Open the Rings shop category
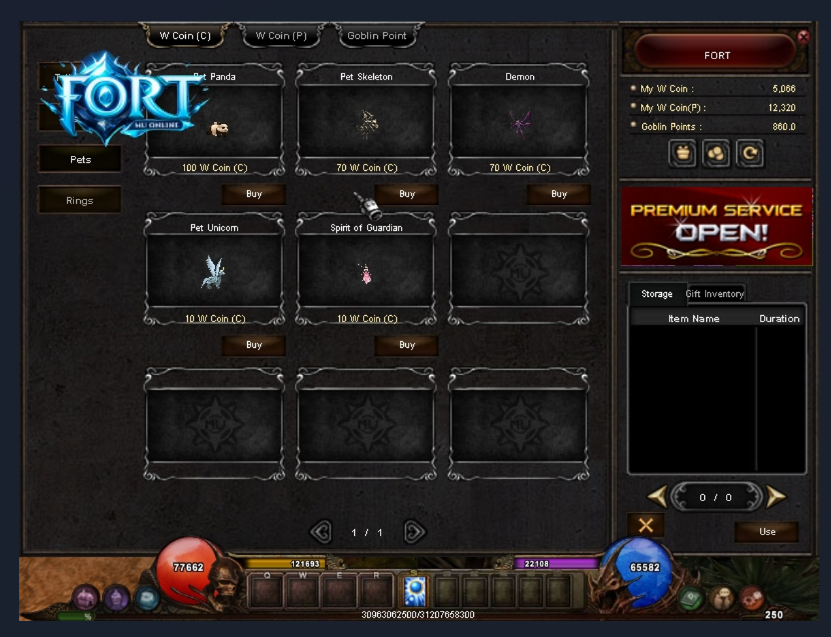Screen dimensions: 831x637 80,200
